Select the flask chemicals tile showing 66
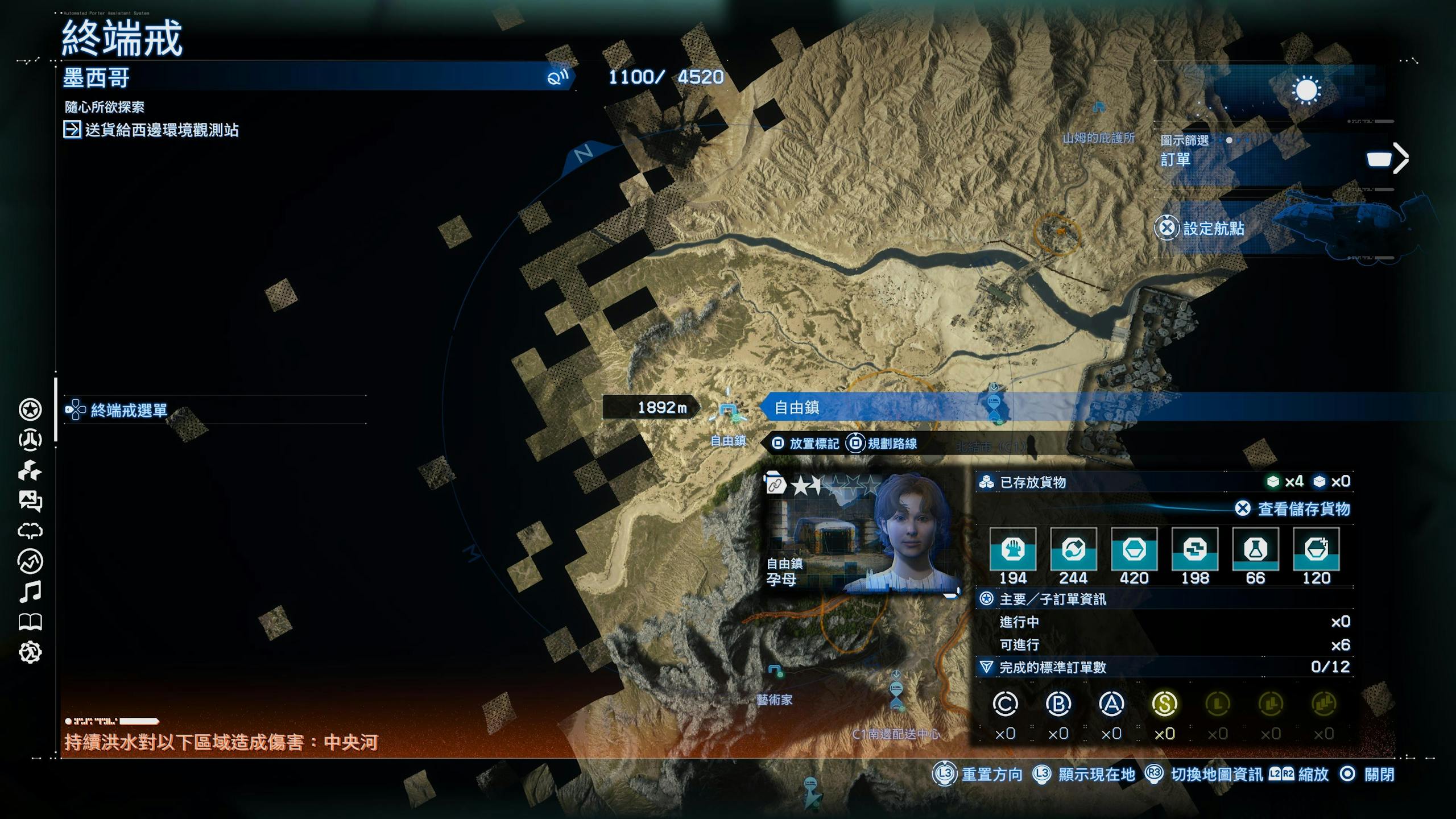Image resolution: width=1456 pixels, height=819 pixels. (1255, 550)
